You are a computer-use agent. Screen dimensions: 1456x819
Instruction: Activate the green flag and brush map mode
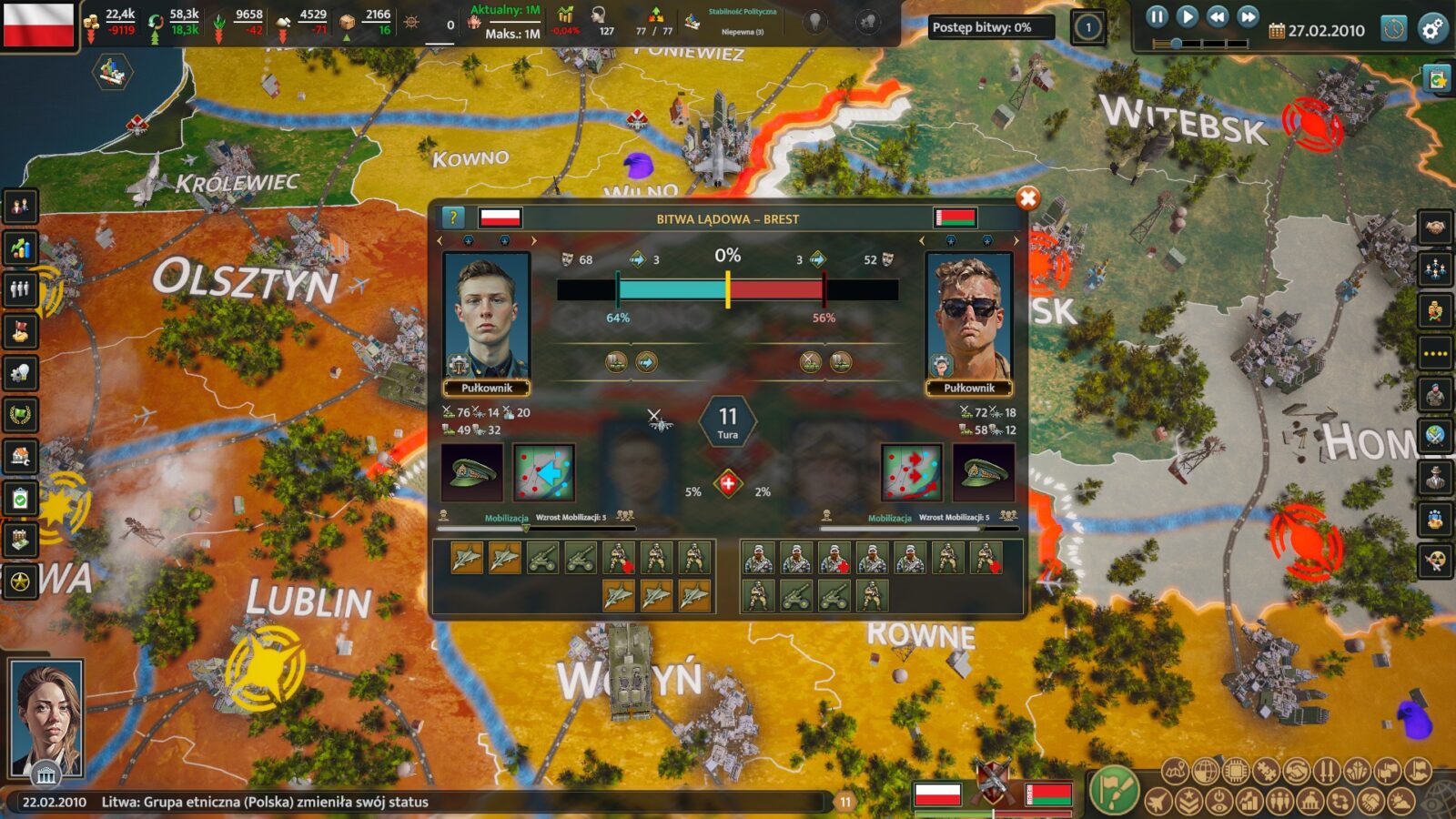(1114, 788)
